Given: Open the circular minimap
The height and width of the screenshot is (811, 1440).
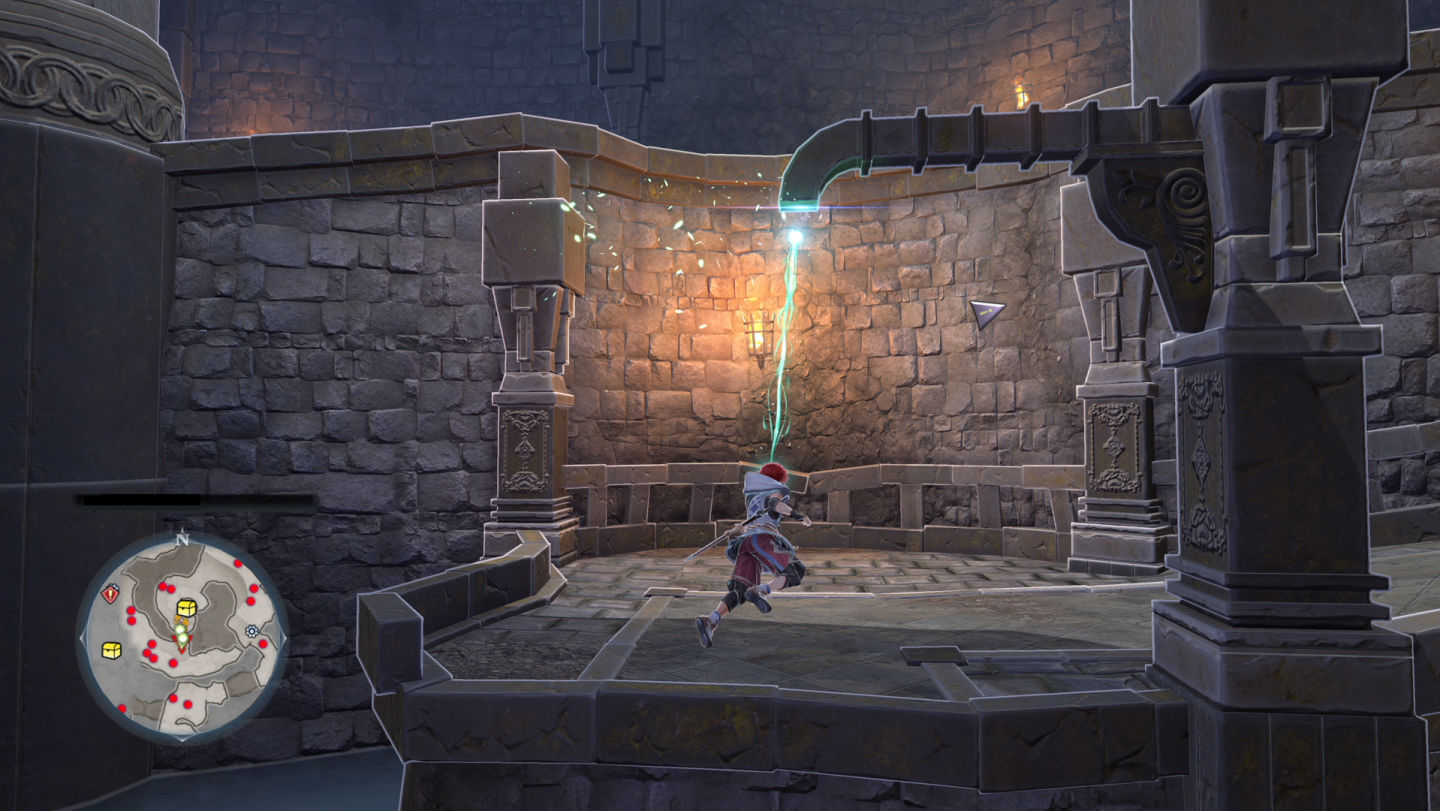Looking at the screenshot, I should (x=182, y=637).
